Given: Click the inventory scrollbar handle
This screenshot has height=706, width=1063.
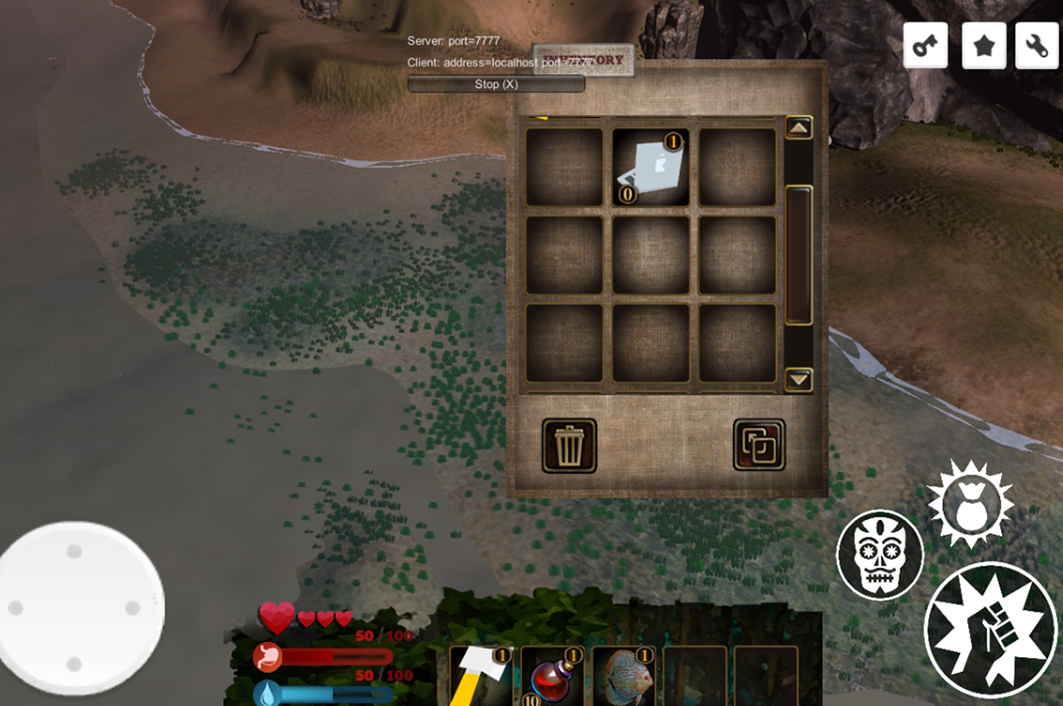Looking at the screenshot, I should tap(798, 254).
